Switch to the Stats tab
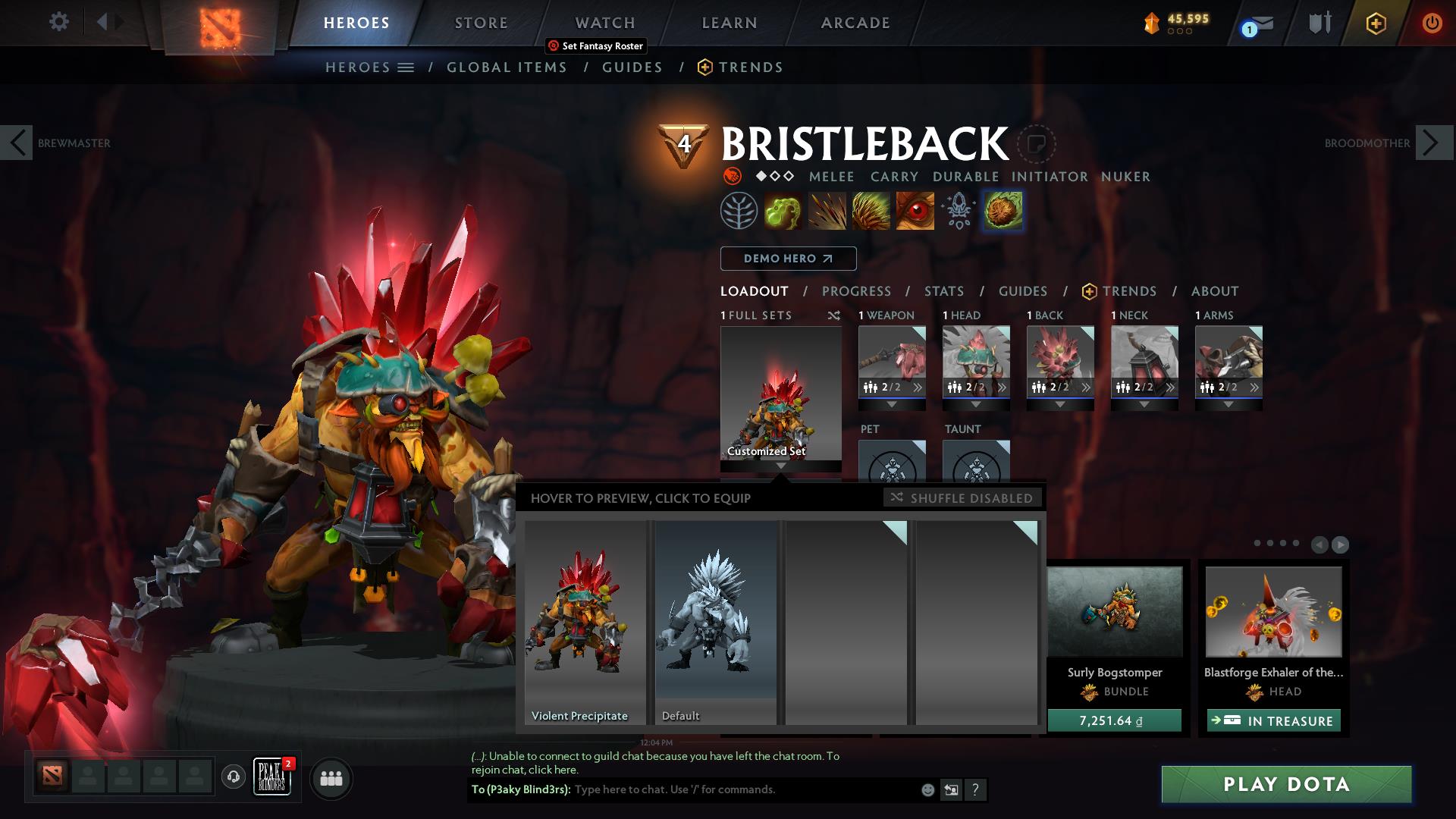Screen dimensions: 1456x819 click(x=943, y=291)
